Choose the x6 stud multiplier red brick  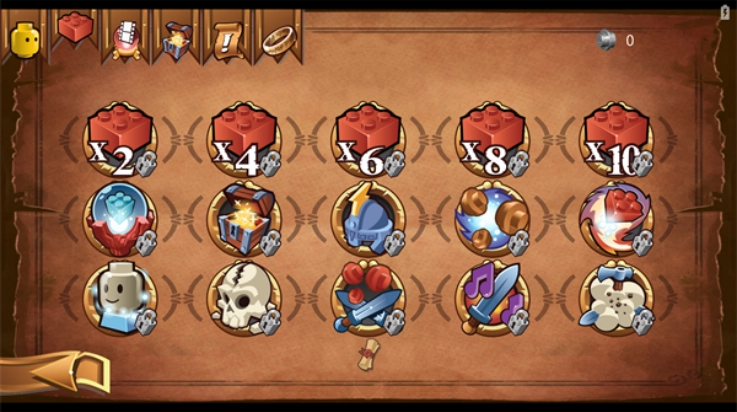368,140
